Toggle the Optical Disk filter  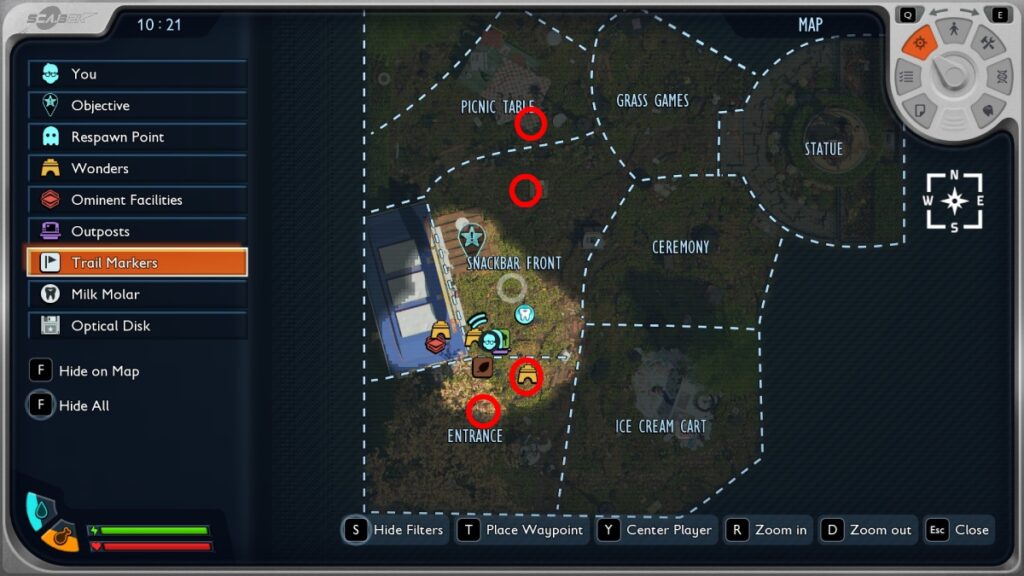tap(137, 326)
